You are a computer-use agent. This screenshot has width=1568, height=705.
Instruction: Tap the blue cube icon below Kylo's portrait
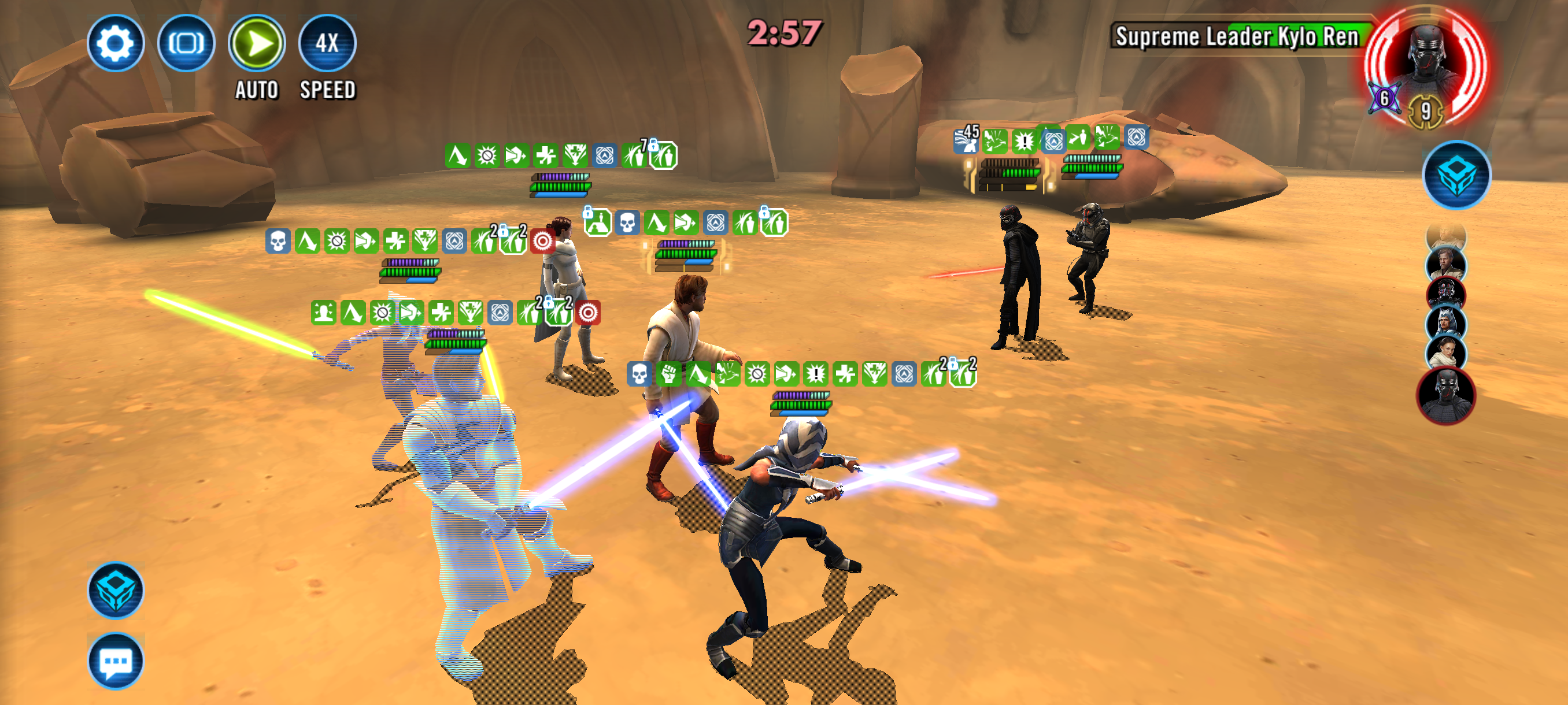[1456, 175]
